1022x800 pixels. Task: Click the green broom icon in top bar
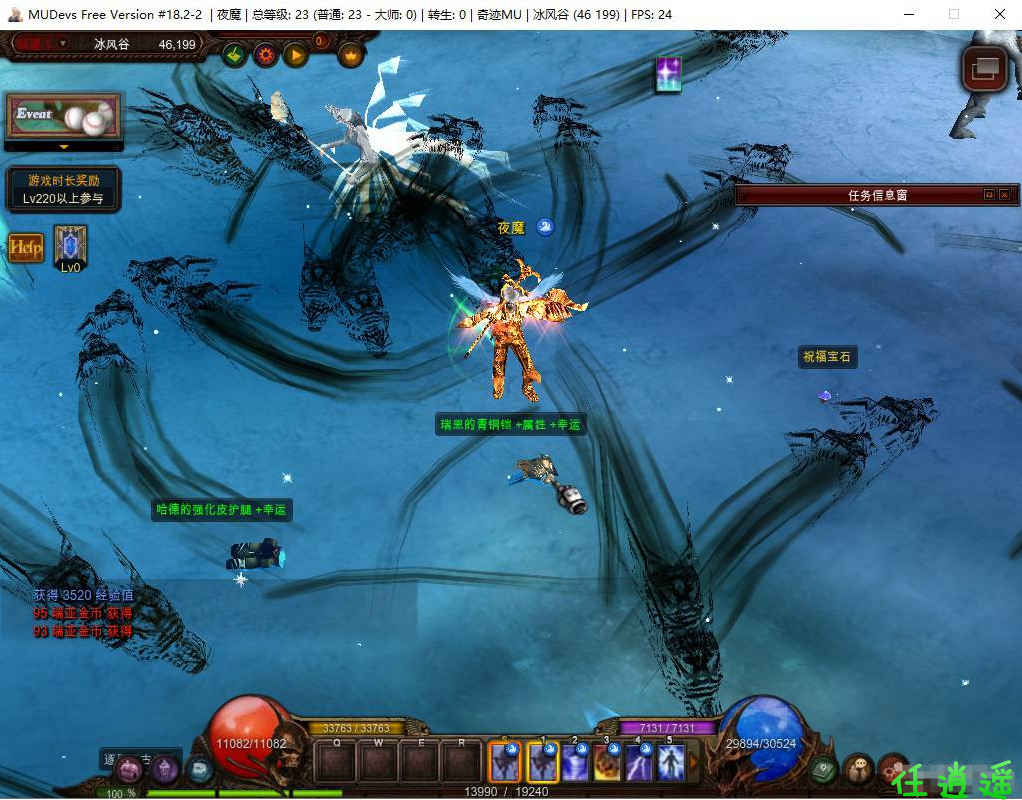(235, 55)
